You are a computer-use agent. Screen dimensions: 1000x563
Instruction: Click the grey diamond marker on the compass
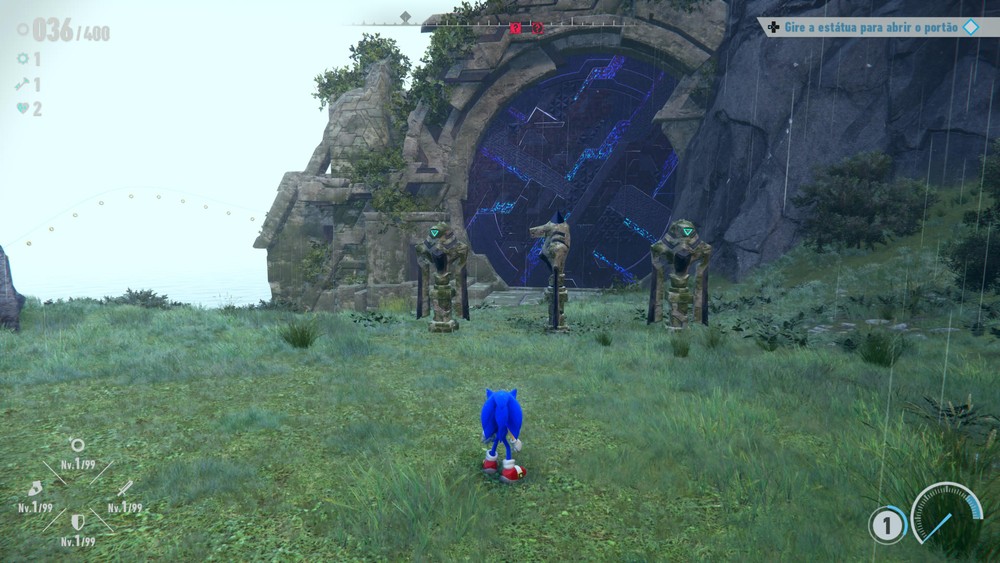coord(405,17)
